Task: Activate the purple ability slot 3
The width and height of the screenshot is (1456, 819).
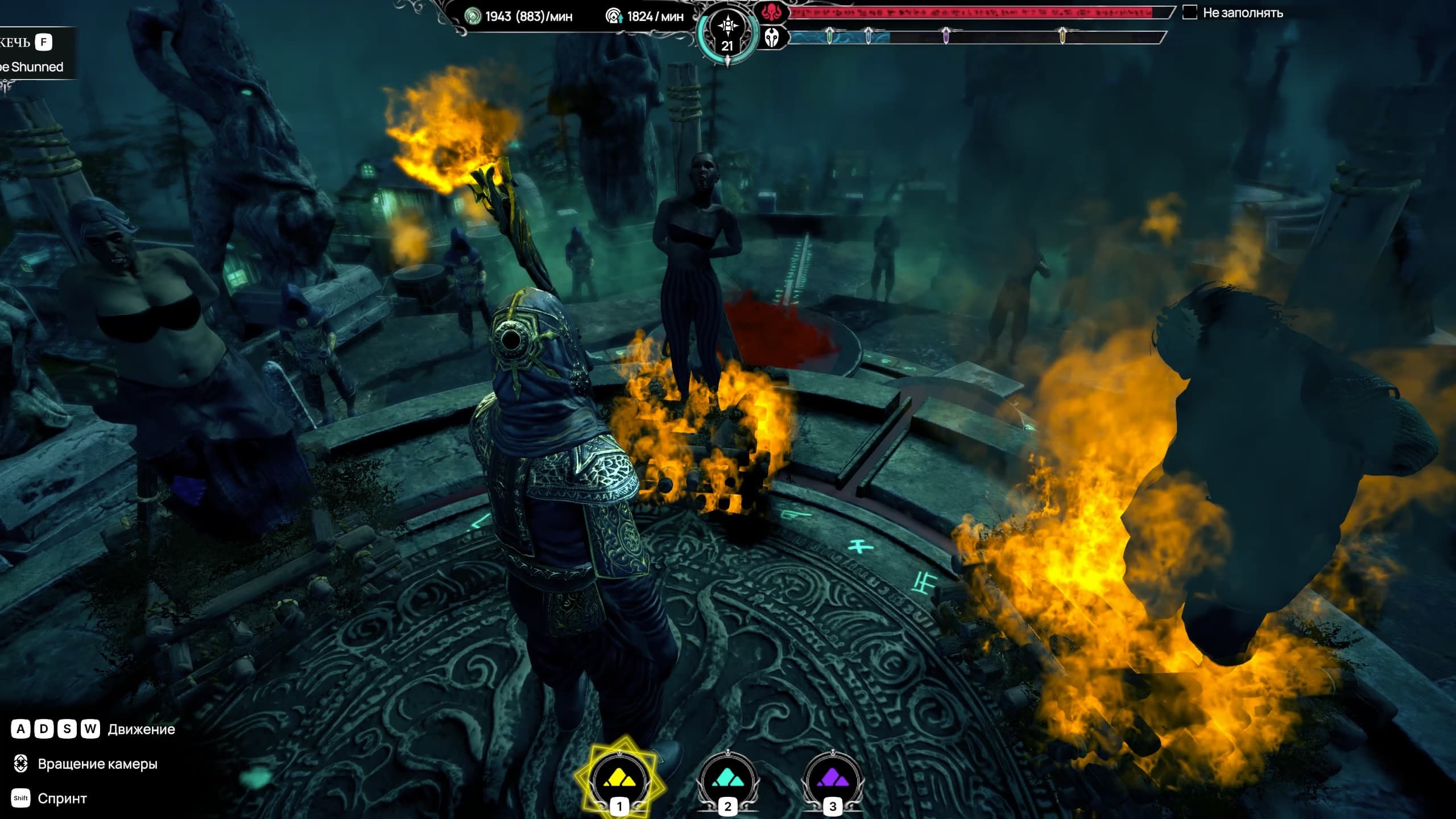Action: click(832, 778)
